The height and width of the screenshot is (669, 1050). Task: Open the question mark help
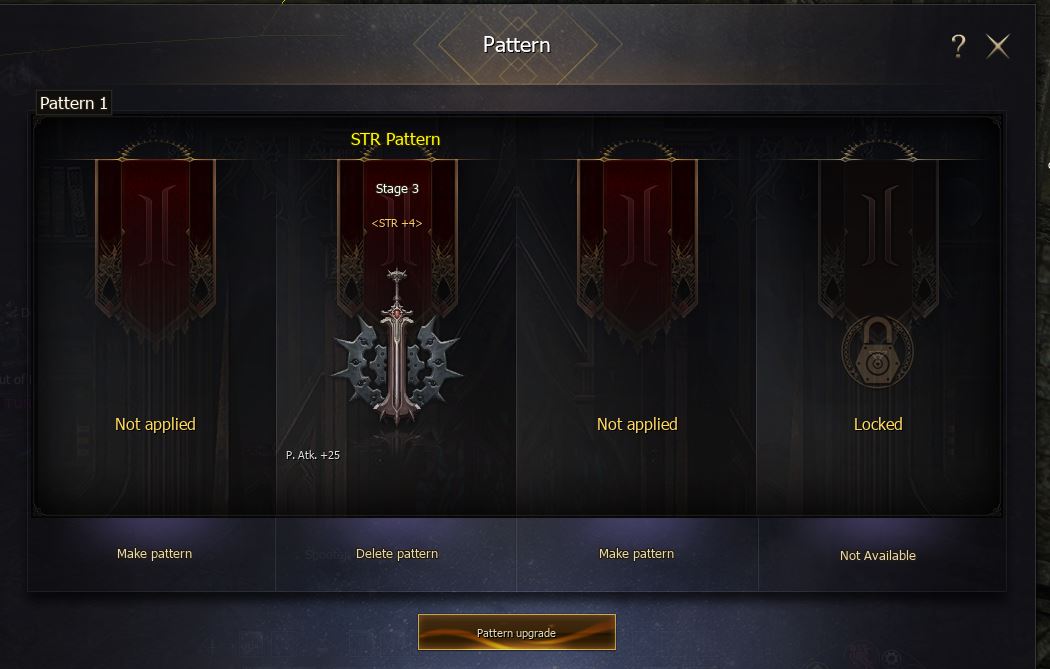958,46
